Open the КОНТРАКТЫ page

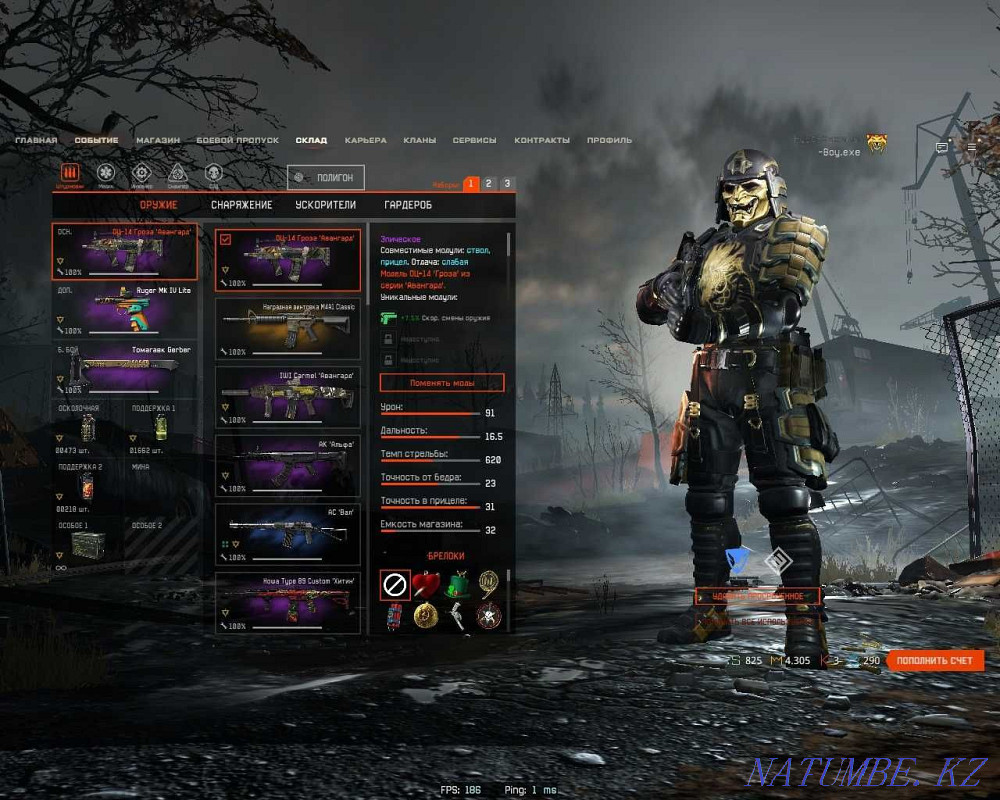[545, 141]
